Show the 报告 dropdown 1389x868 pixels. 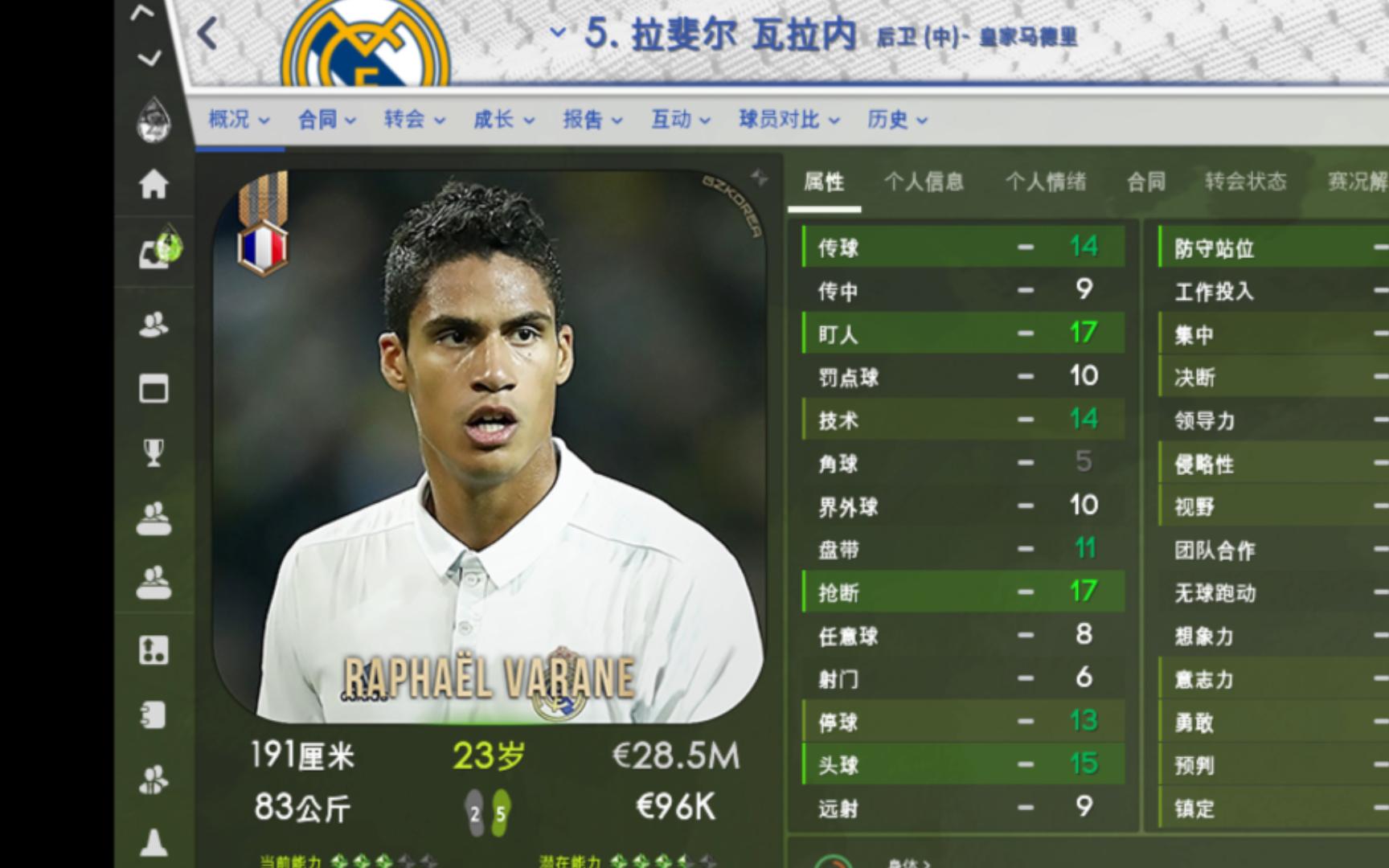[592, 120]
